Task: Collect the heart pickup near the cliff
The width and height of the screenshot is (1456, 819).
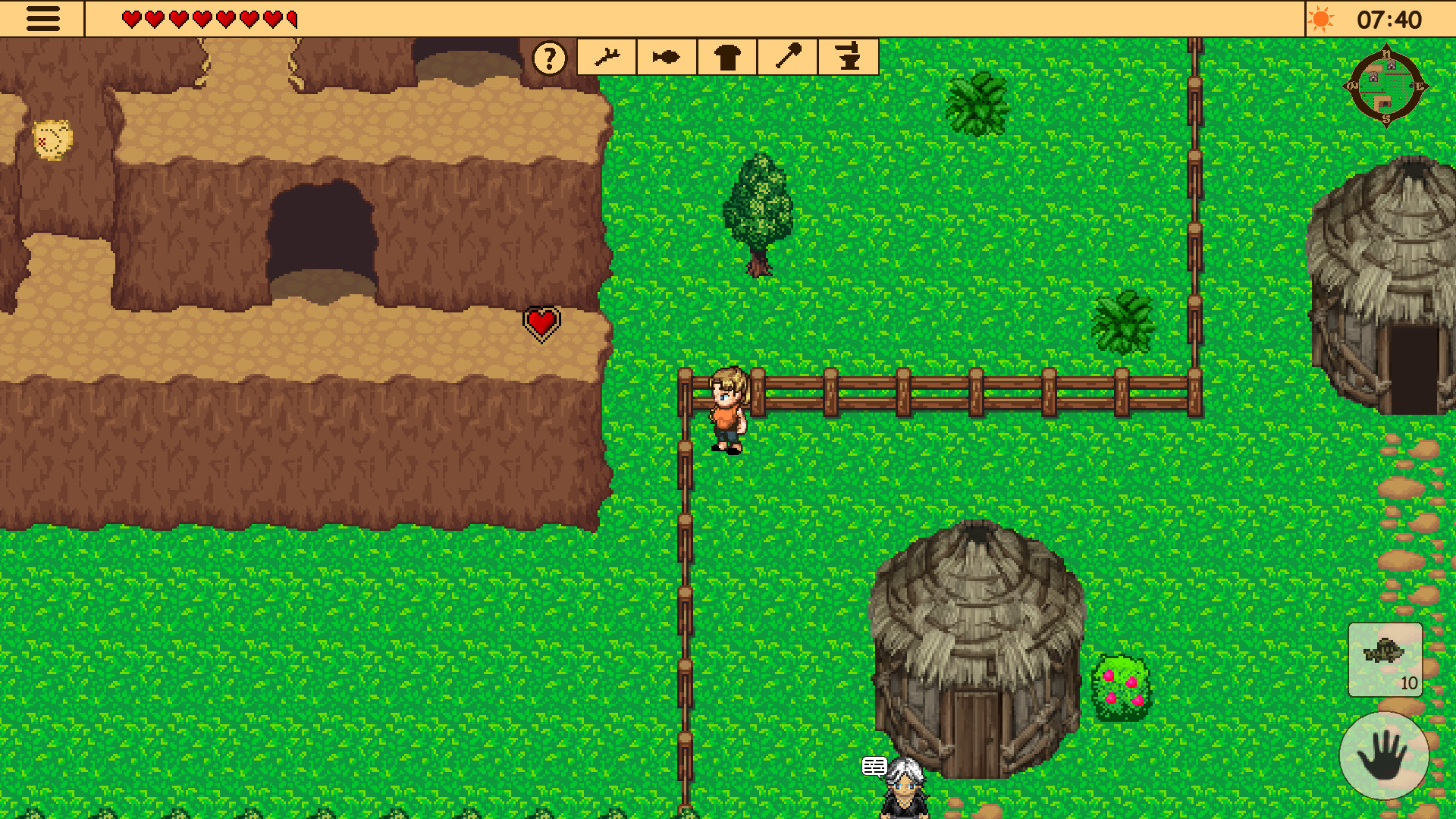Action: pos(540,322)
